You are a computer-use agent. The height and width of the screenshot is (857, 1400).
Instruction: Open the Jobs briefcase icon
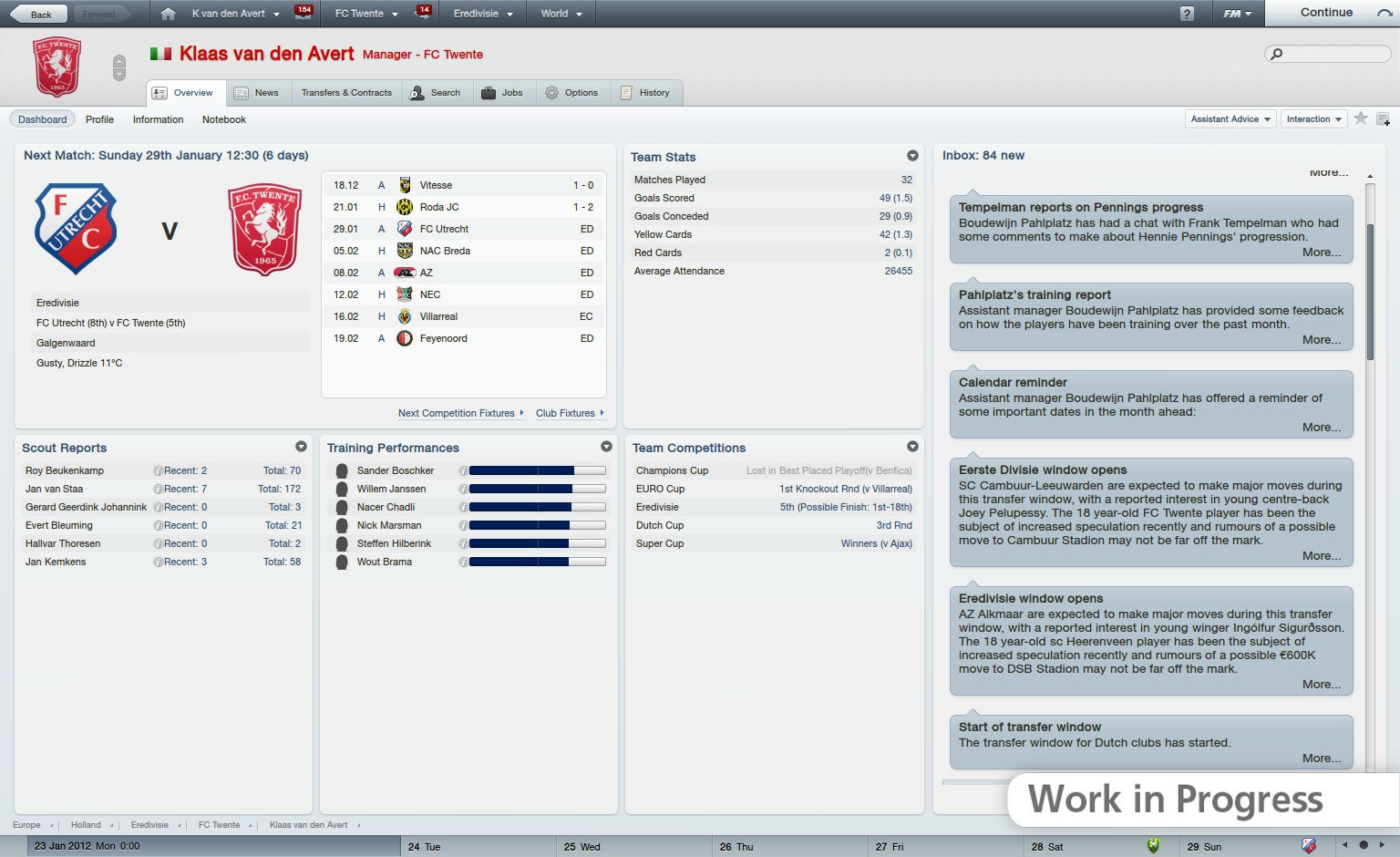[x=488, y=92]
